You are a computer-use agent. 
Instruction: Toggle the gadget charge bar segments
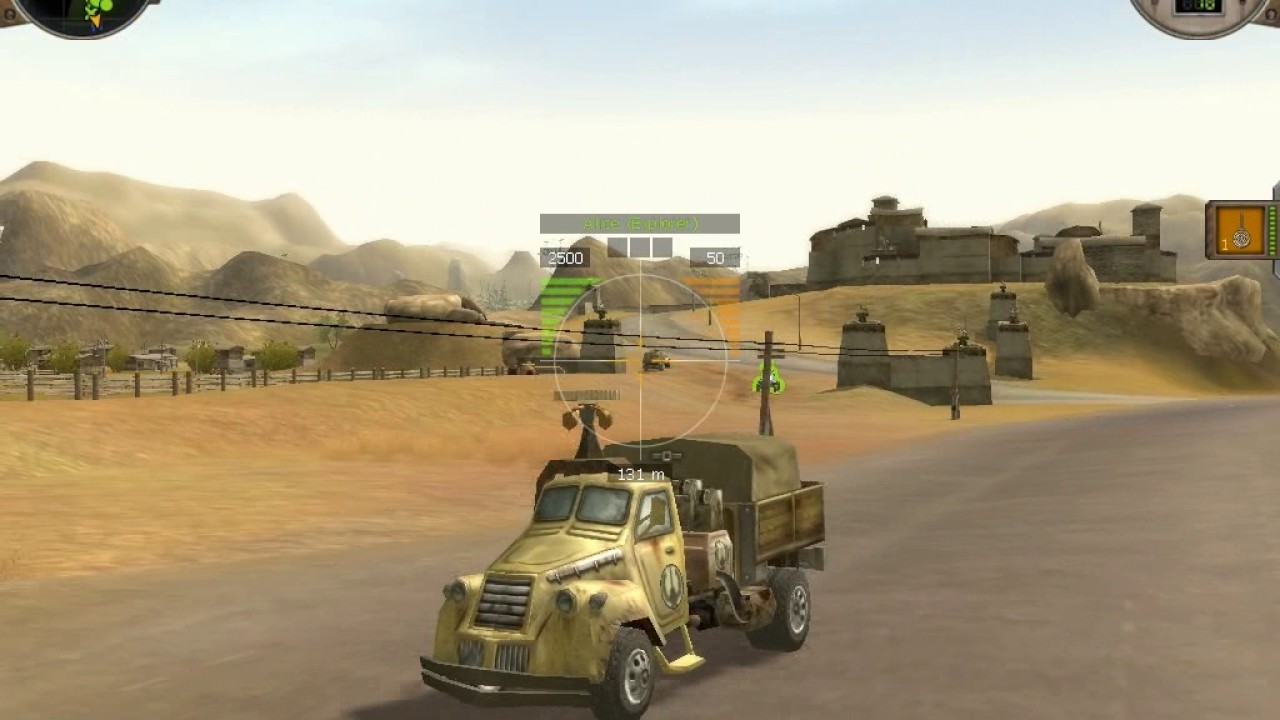click(x=638, y=248)
